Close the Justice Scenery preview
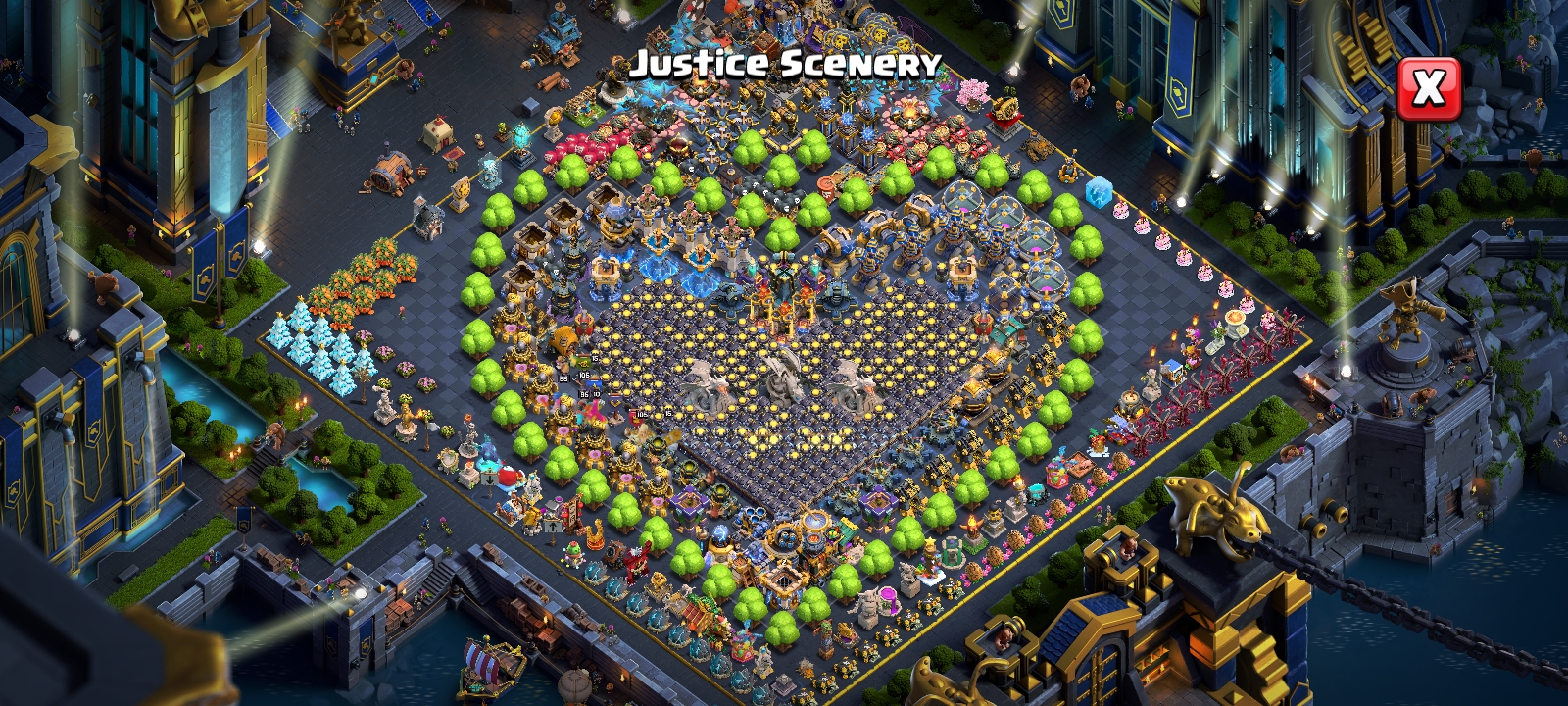The width and height of the screenshot is (1568, 706). [x=1428, y=89]
